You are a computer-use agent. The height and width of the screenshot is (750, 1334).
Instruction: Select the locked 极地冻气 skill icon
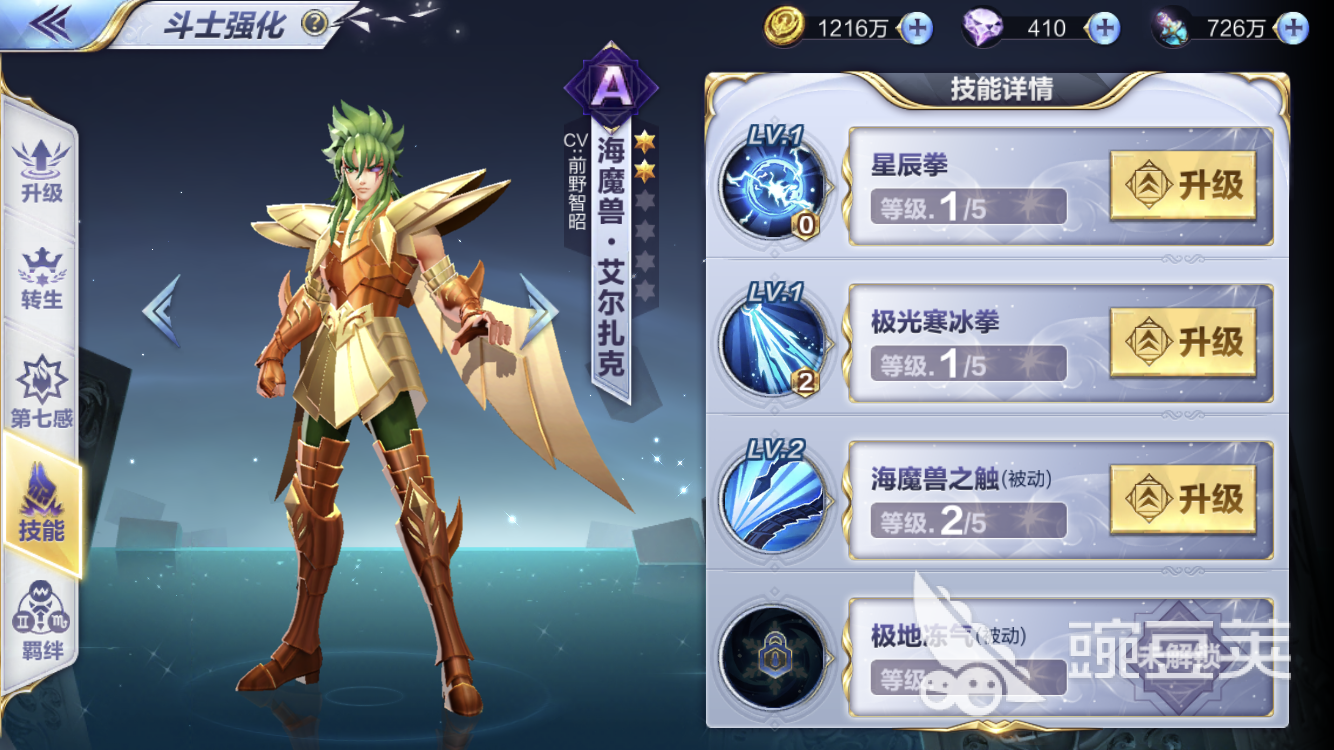tap(772, 654)
